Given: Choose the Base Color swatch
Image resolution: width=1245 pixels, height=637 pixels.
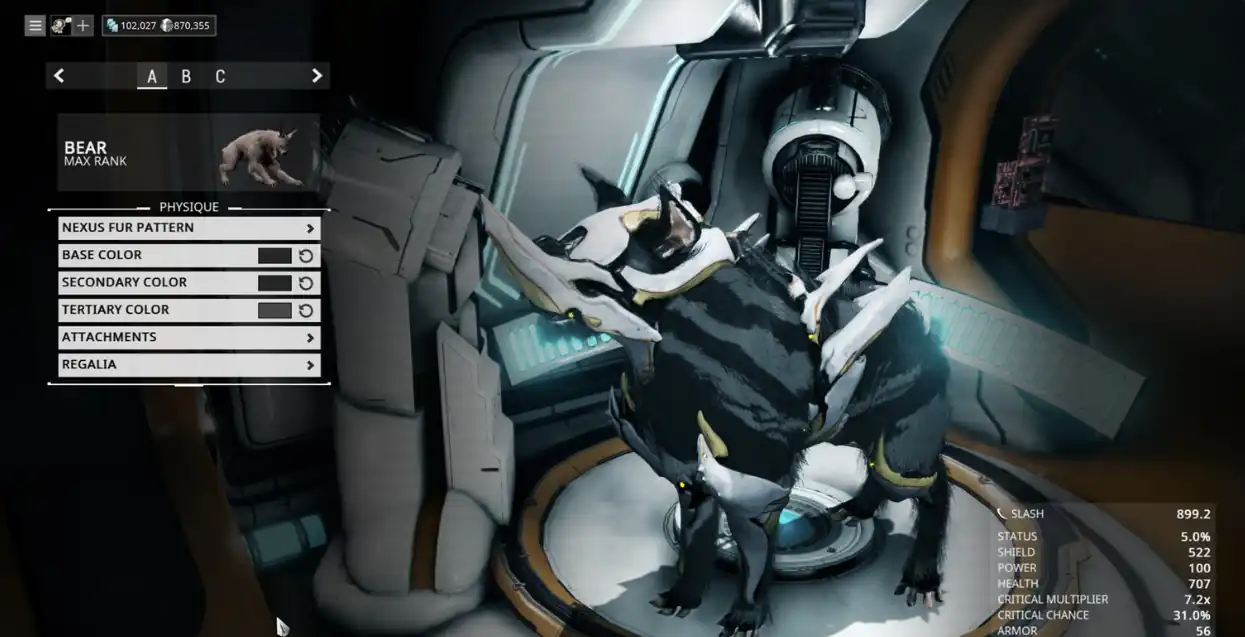Looking at the screenshot, I should (274, 256).
